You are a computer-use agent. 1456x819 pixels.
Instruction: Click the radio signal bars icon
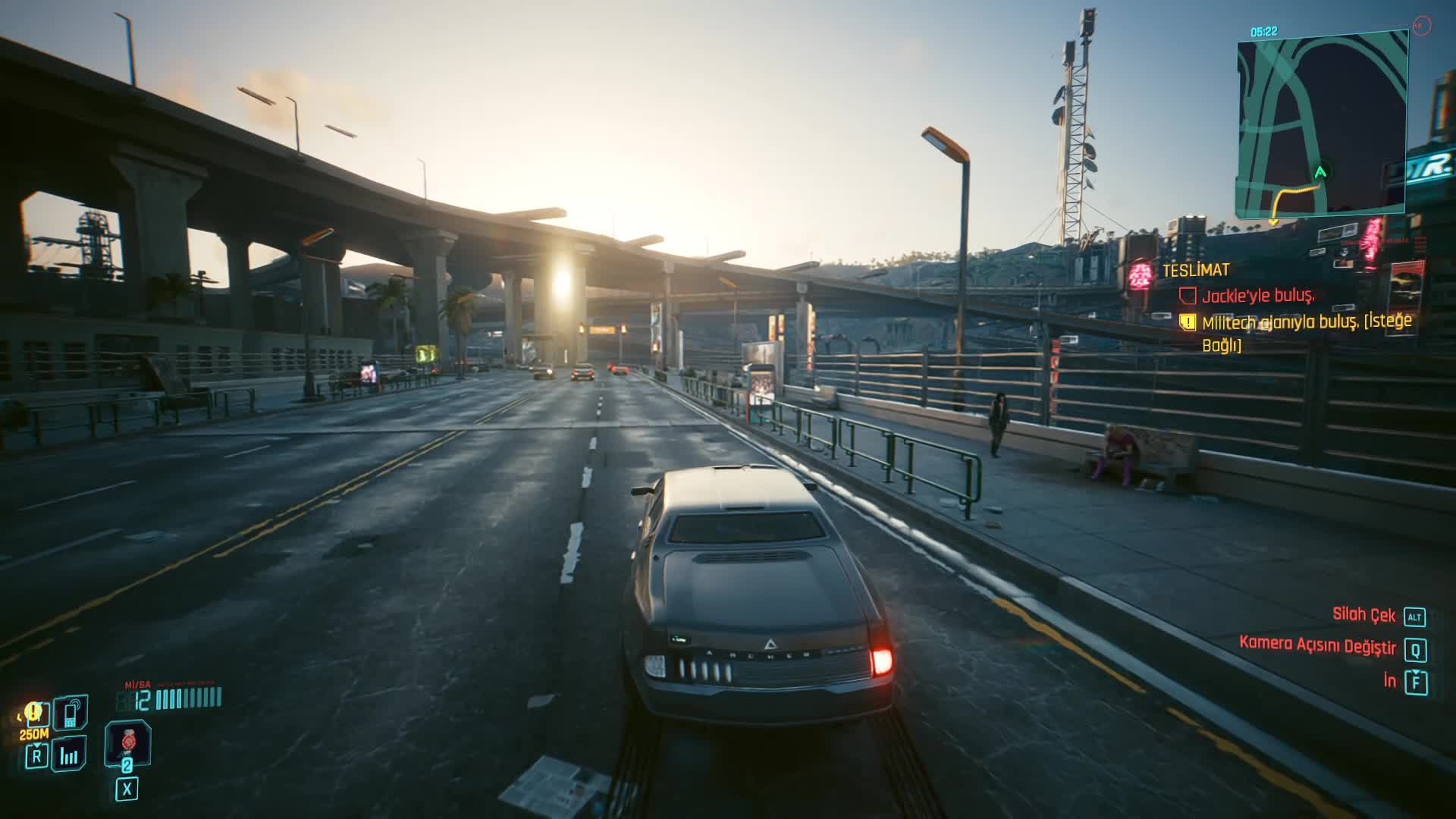pos(69,754)
